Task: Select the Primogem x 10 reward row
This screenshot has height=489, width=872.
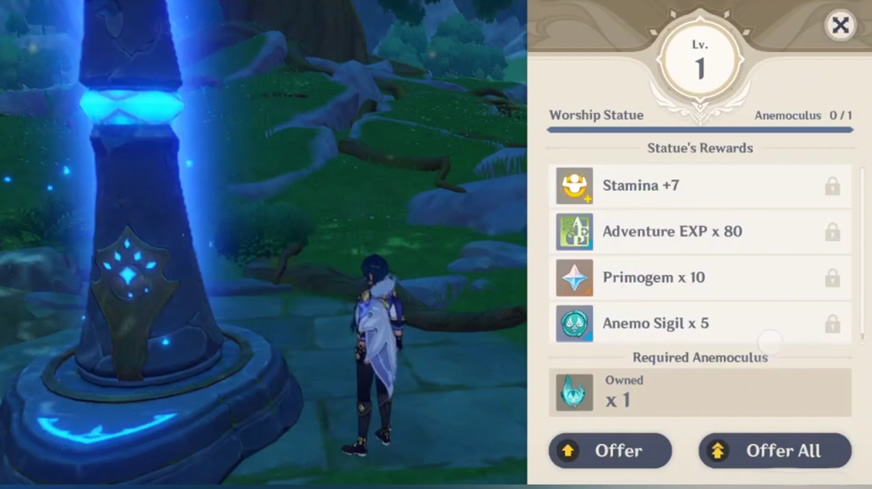Action: coord(700,278)
